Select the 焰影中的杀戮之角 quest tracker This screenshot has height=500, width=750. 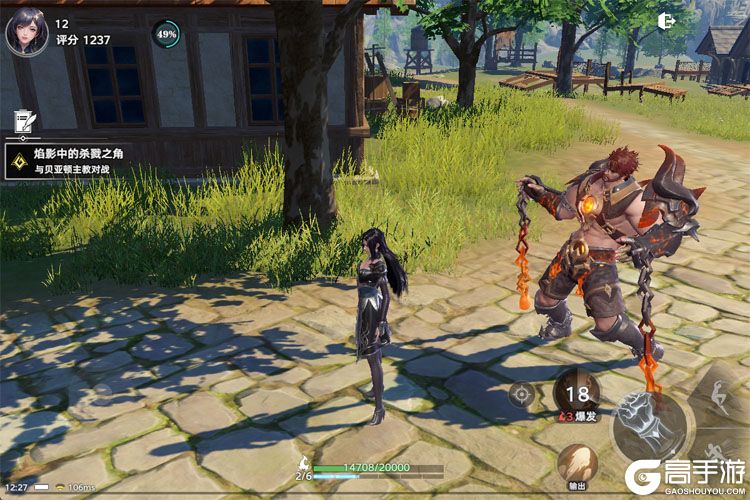click(68, 162)
